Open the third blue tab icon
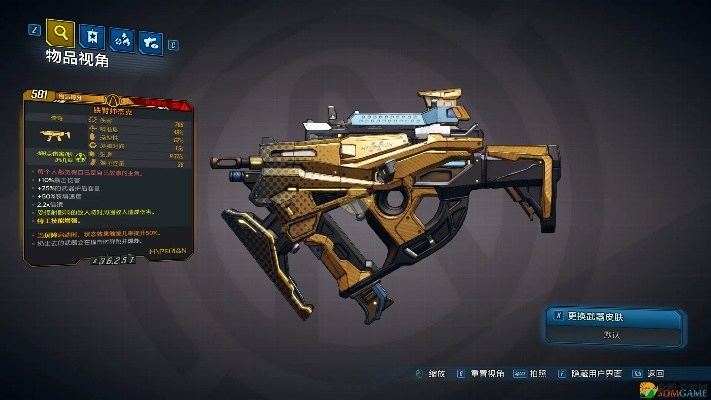Viewport: 711px width, 400px height. coord(123,40)
